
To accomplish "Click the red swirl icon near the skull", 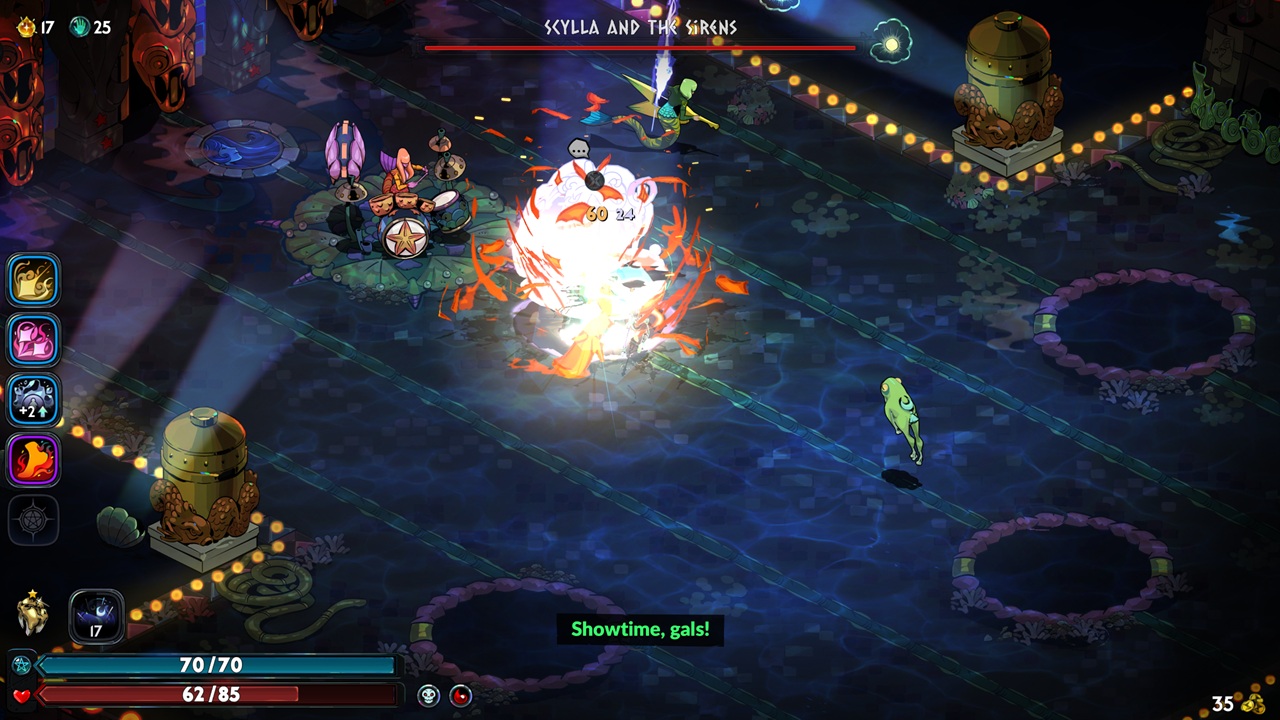I will [460, 695].
